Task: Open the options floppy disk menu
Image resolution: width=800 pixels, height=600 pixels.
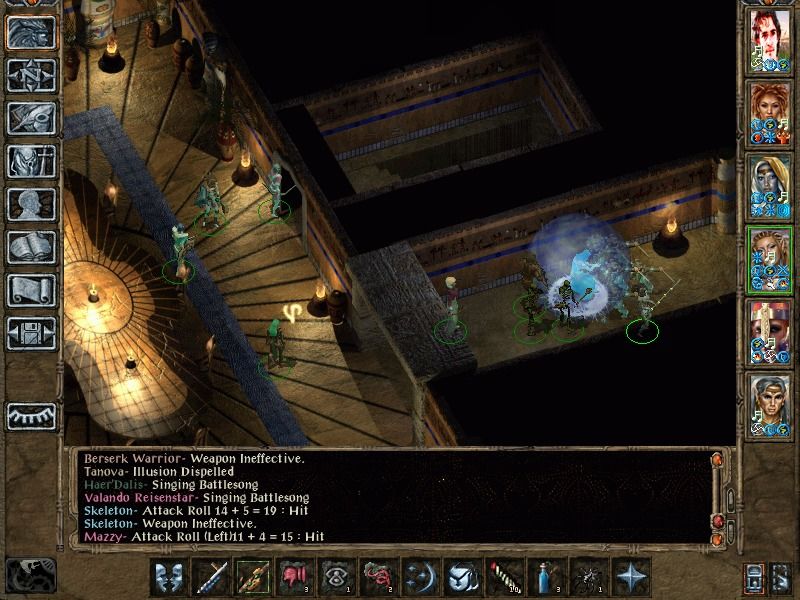Action: [31, 333]
